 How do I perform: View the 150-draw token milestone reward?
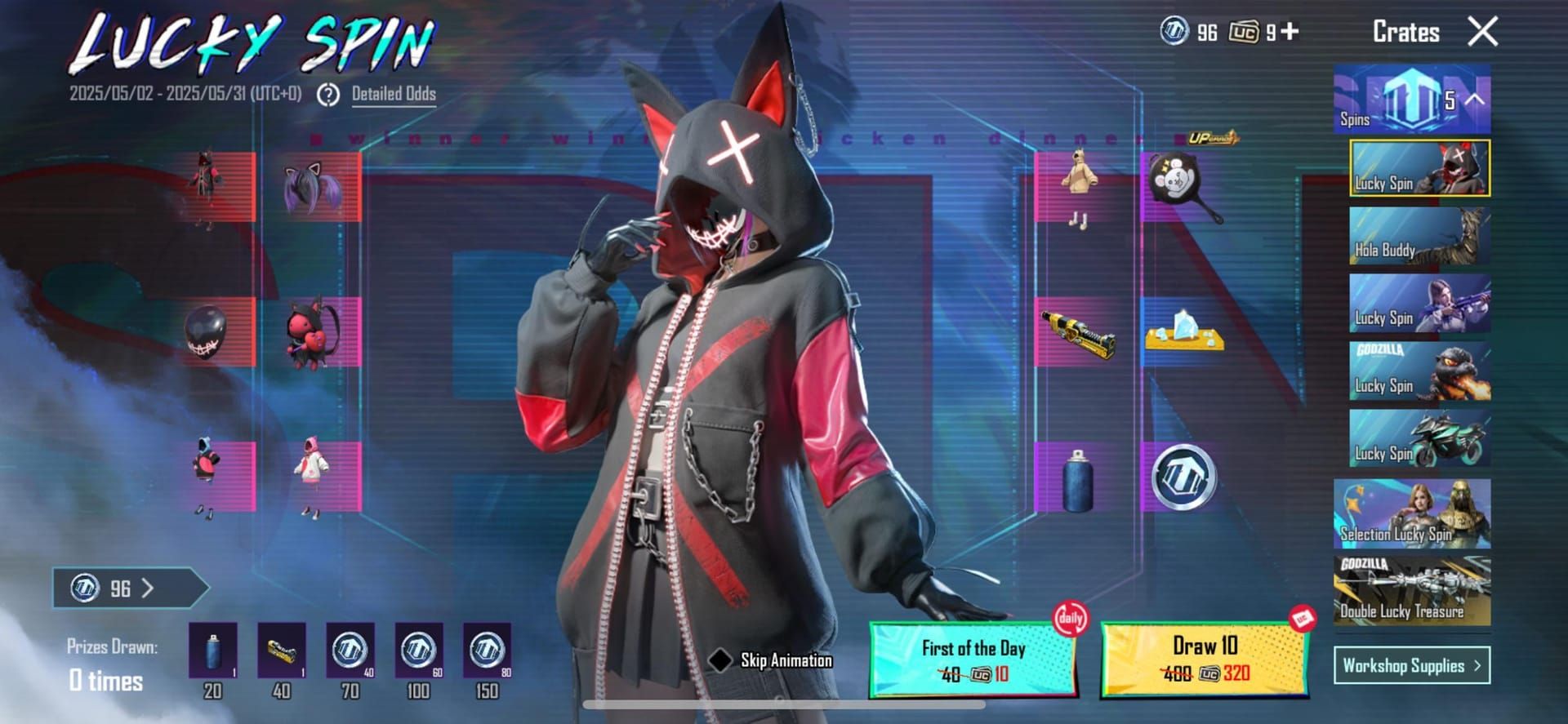(x=487, y=651)
